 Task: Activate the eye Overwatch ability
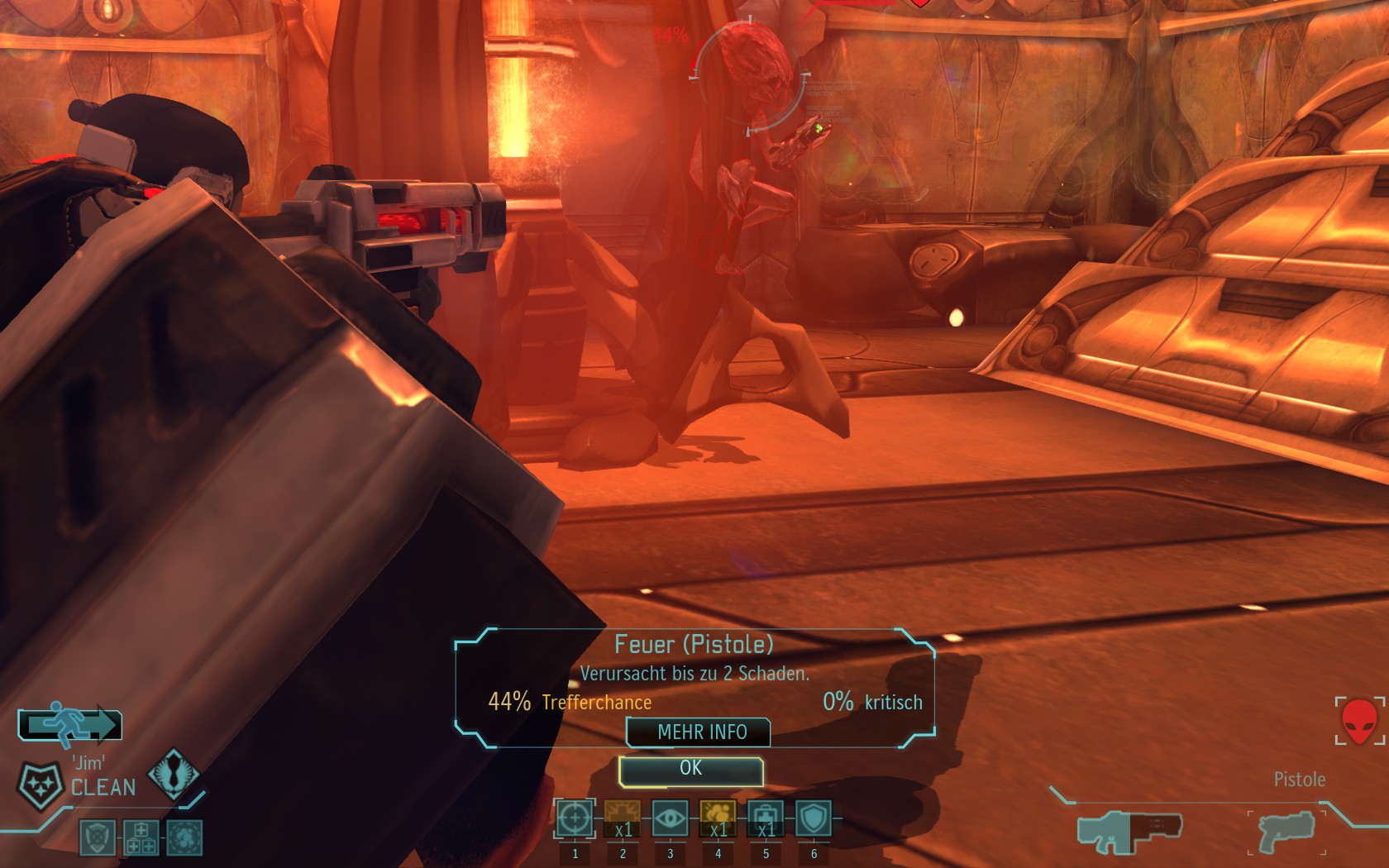670,819
